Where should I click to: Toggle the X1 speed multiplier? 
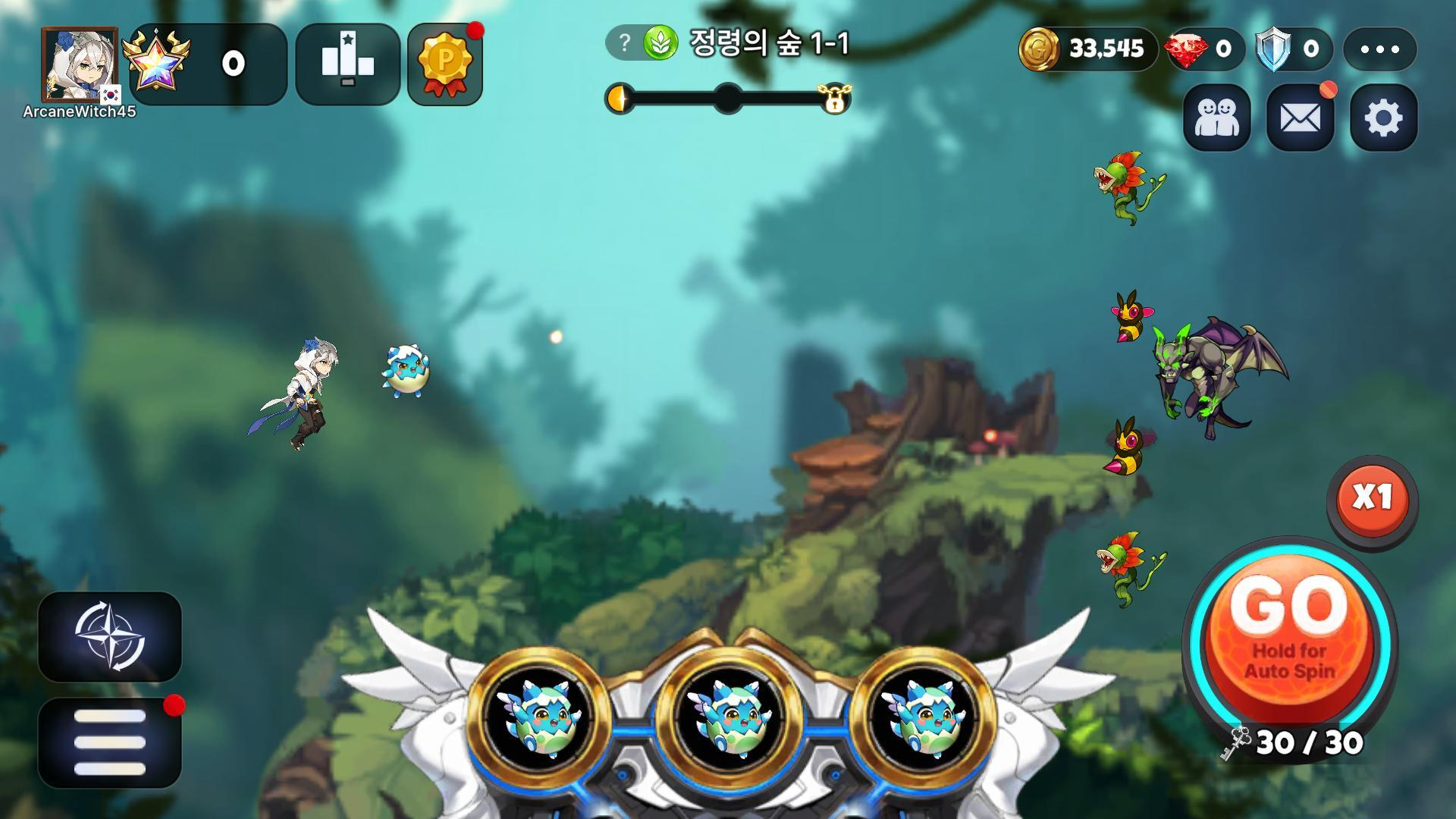click(1372, 498)
